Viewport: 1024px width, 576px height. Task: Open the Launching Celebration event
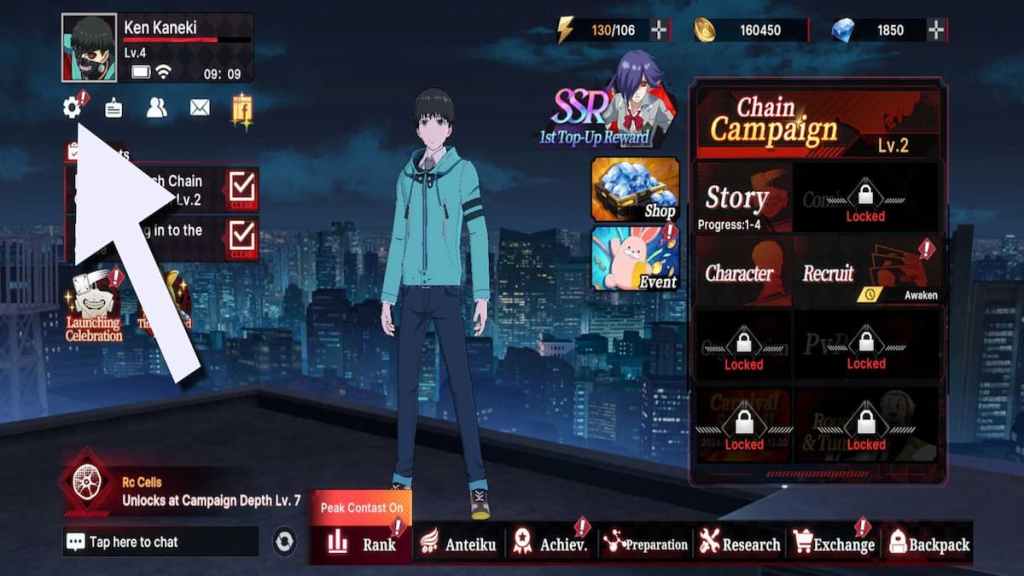94,305
